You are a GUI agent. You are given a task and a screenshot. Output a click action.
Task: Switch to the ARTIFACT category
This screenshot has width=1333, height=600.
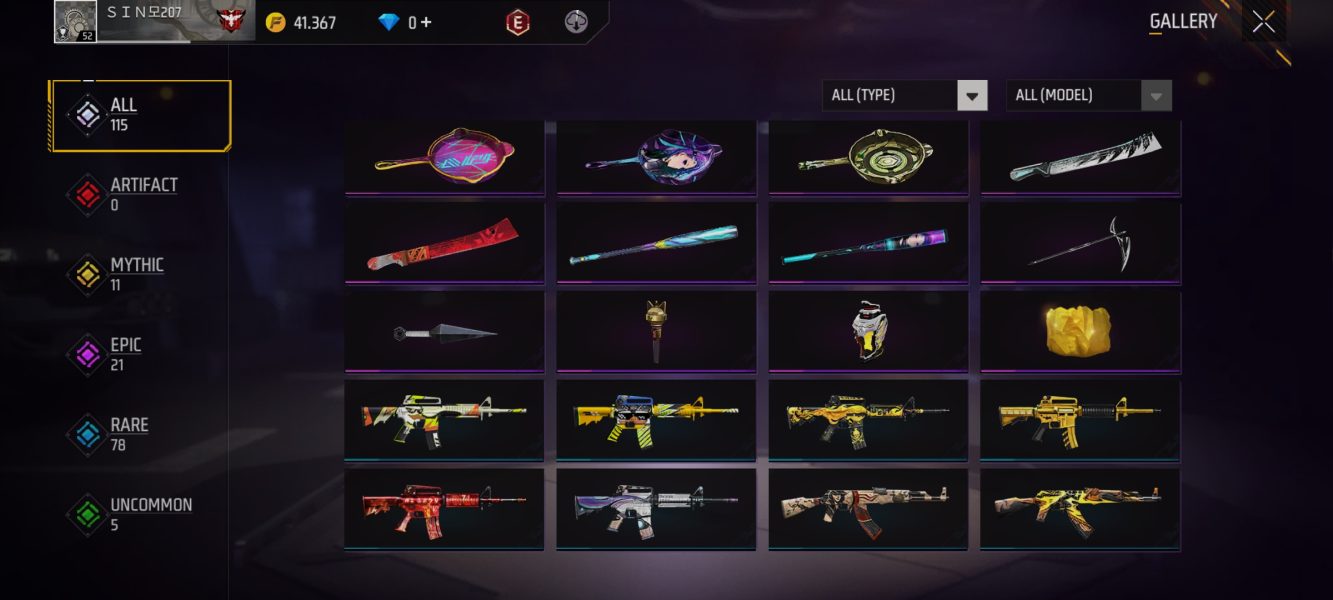click(x=140, y=194)
